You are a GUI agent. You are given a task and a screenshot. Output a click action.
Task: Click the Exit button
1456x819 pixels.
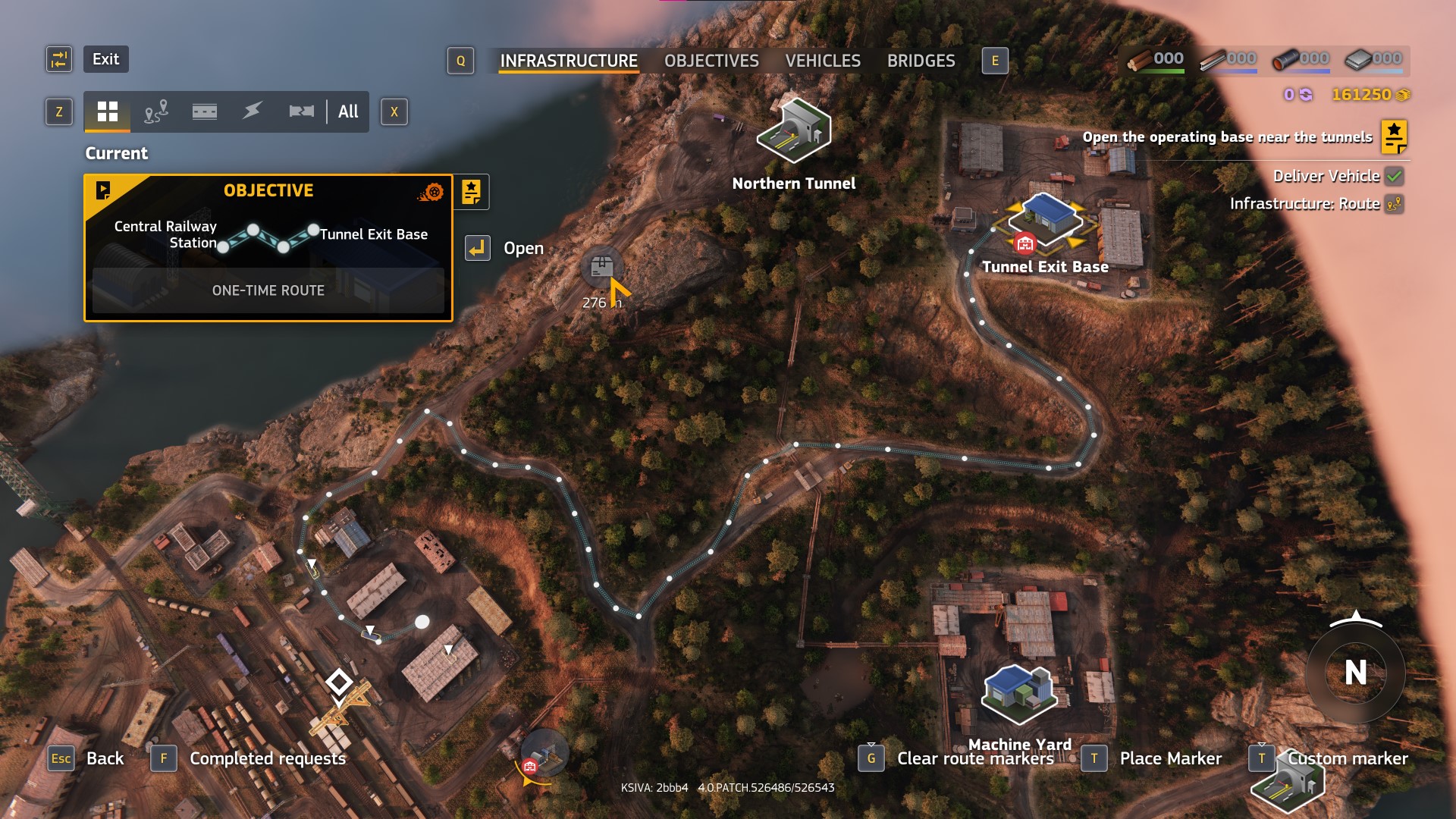coord(105,59)
